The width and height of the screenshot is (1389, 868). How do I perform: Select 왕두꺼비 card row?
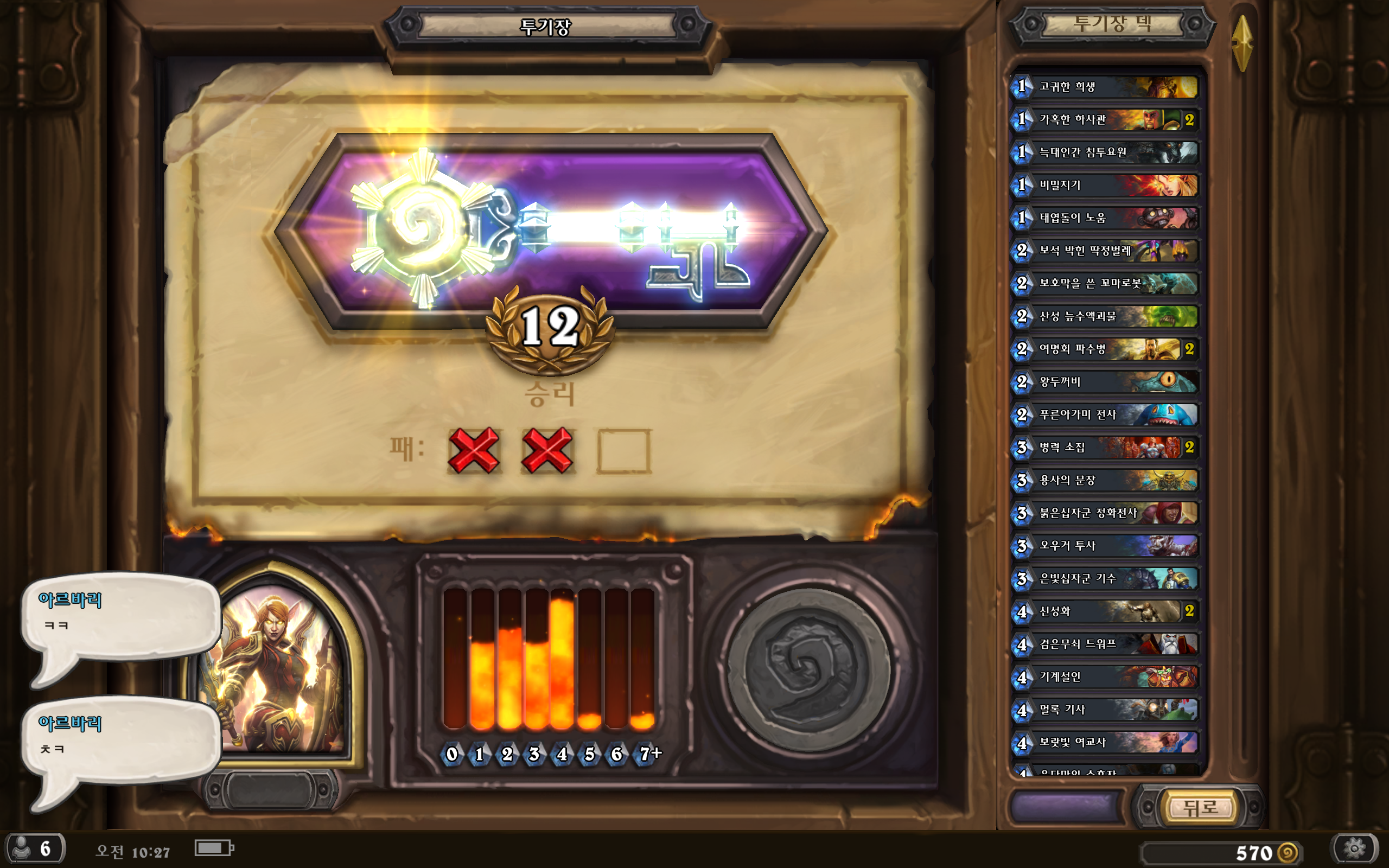(1104, 382)
